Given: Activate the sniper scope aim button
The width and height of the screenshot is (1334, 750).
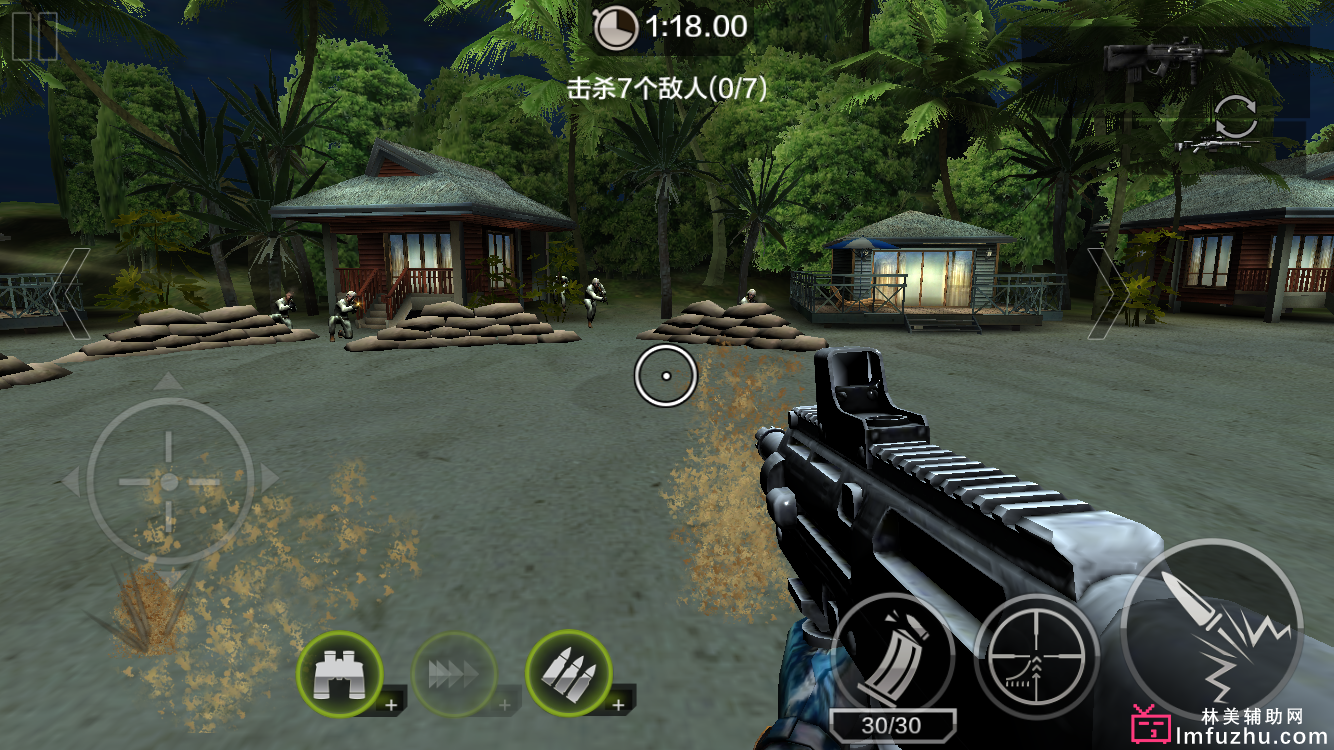Looking at the screenshot, I should (x=1036, y=656).
